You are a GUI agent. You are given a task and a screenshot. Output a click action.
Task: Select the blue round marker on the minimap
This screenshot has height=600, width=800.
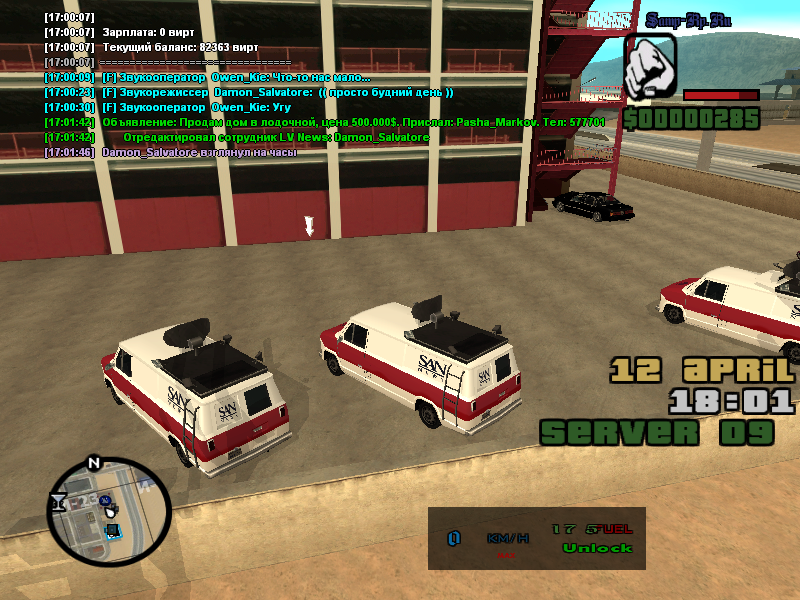click(x=104, y=499)
